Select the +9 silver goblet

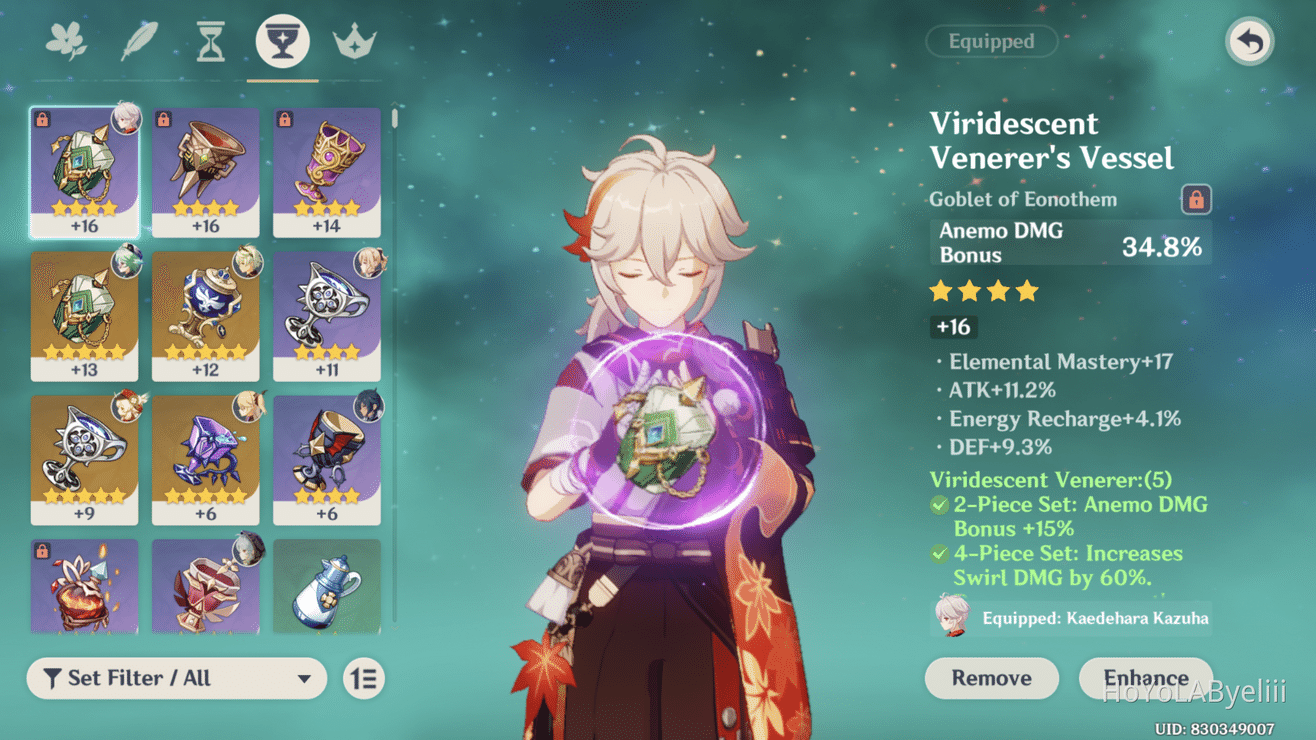pyautogui.click(x=85, y=459)
